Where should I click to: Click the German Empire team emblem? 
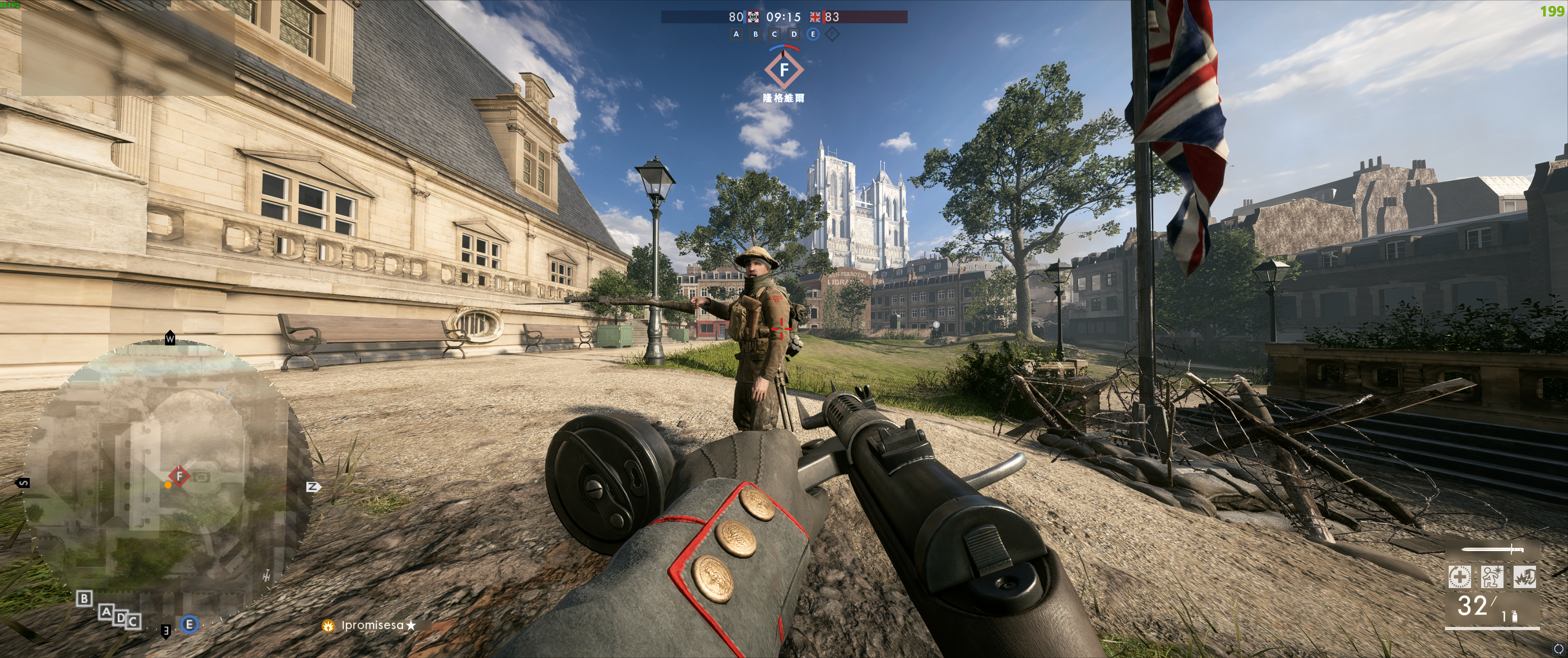tap(754, 17)
